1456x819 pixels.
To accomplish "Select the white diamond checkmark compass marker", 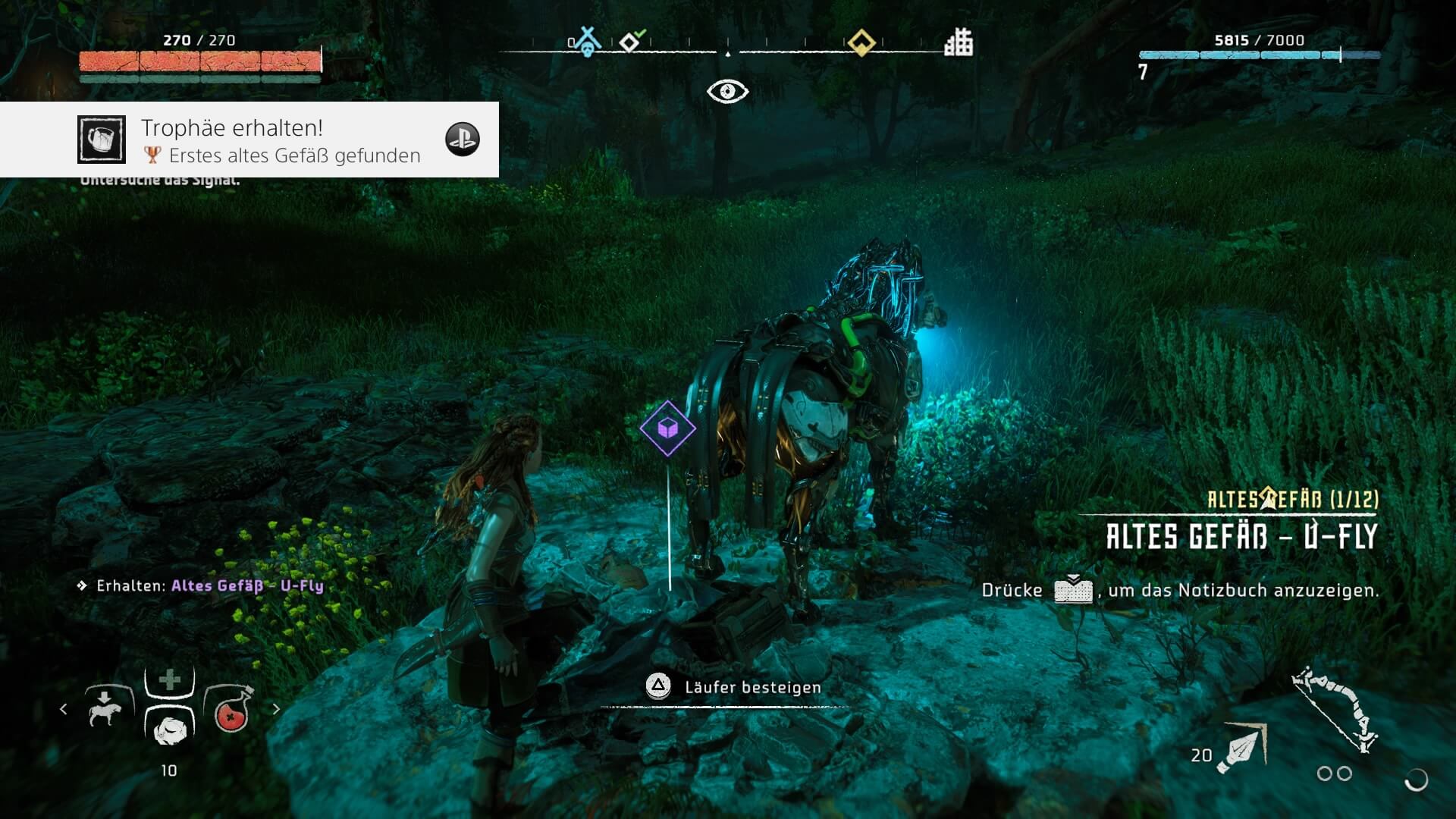I will (631, 41).
